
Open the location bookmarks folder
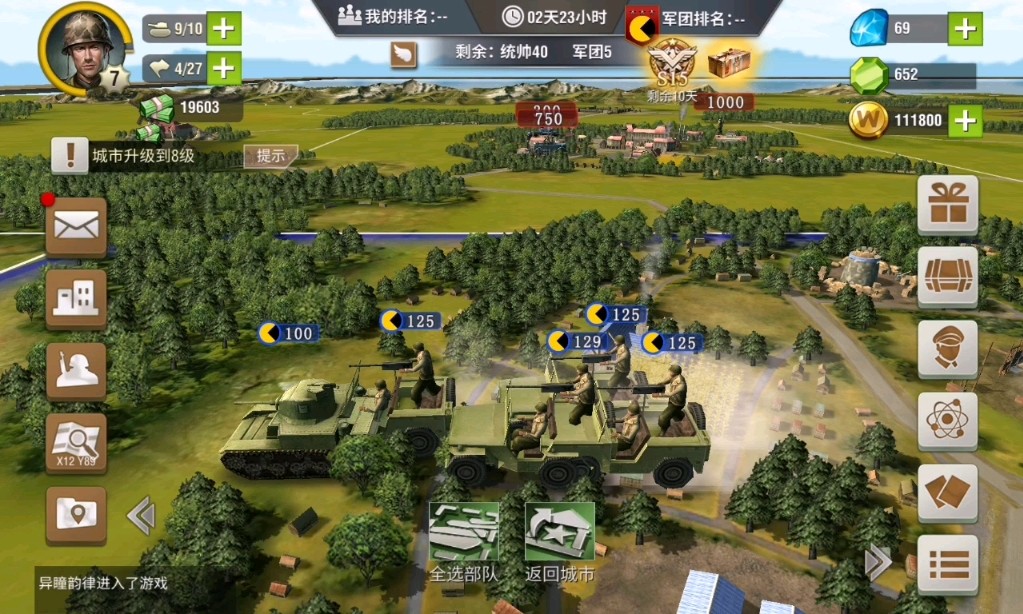(x=76, y=515)
